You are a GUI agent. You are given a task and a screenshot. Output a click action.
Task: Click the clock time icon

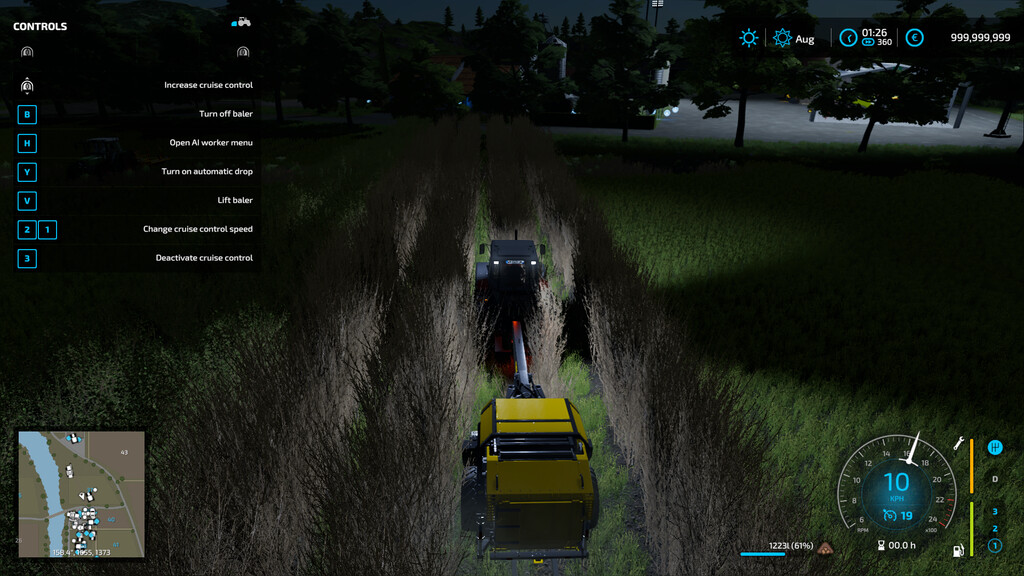coord(848,38)
